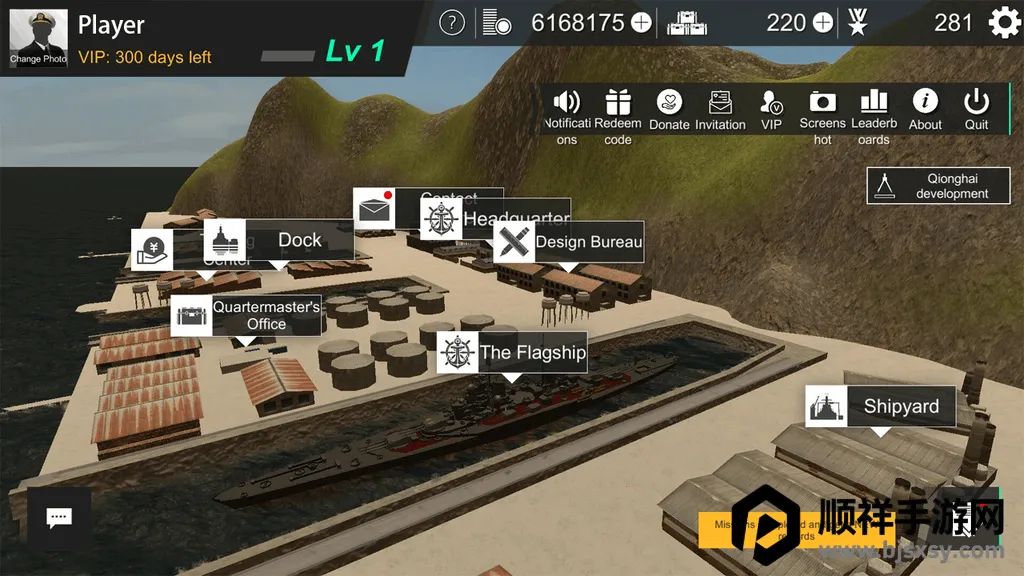1024x576 pixels.
Task: Open the Design Bureau
Action: click(x=569, y=242)
